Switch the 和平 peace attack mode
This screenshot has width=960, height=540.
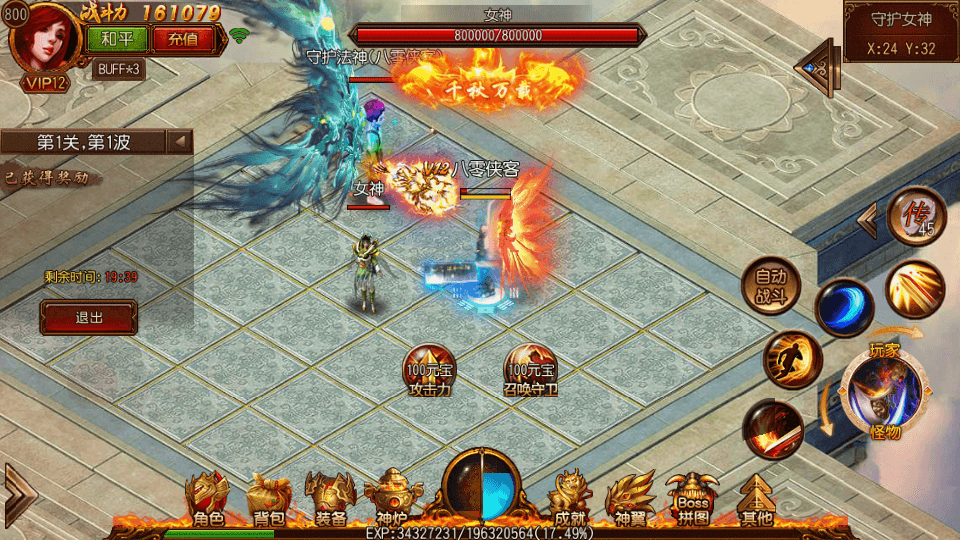(118, 40)
